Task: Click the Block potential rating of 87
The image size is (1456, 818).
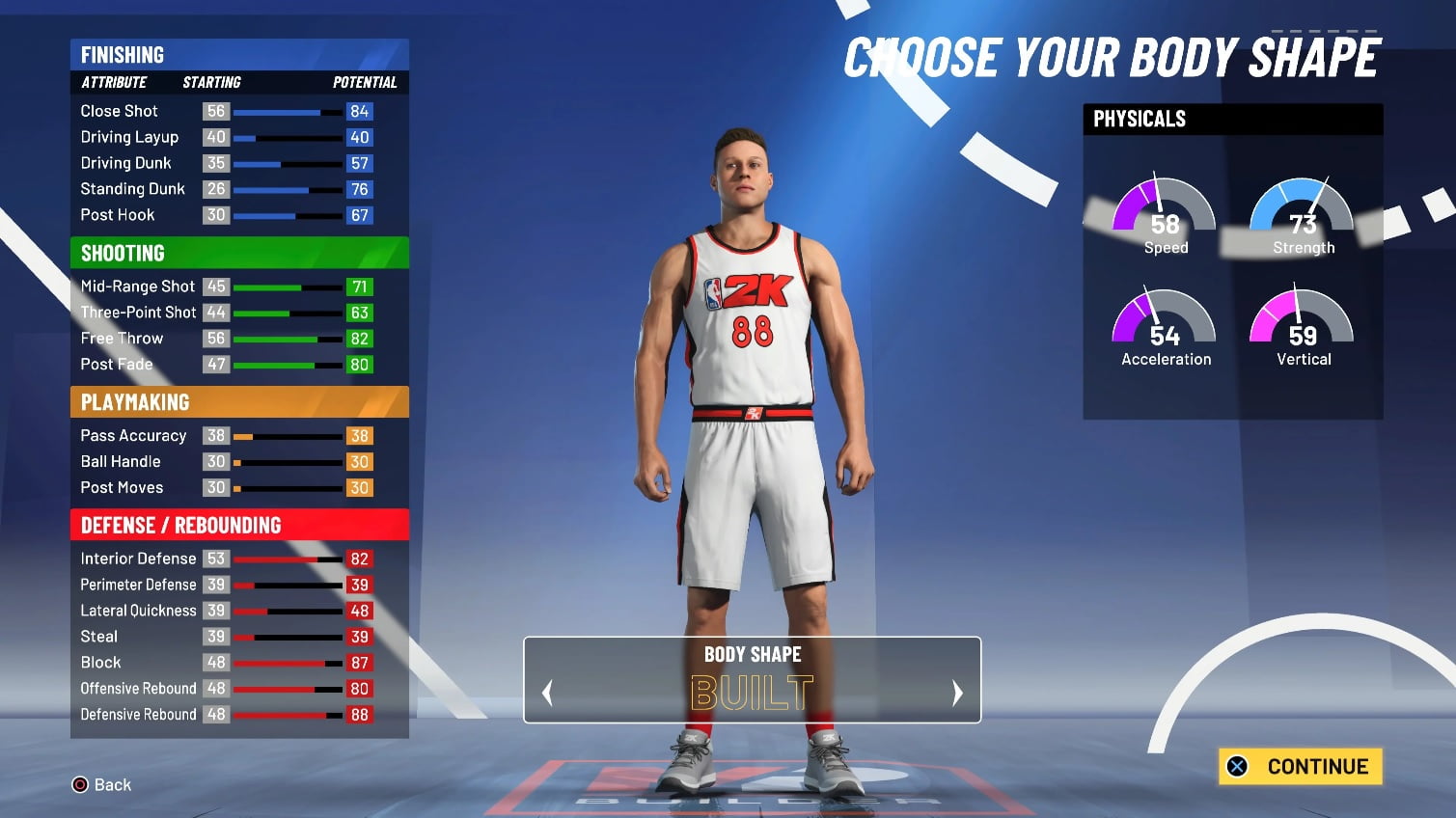Action: point(359,663)
